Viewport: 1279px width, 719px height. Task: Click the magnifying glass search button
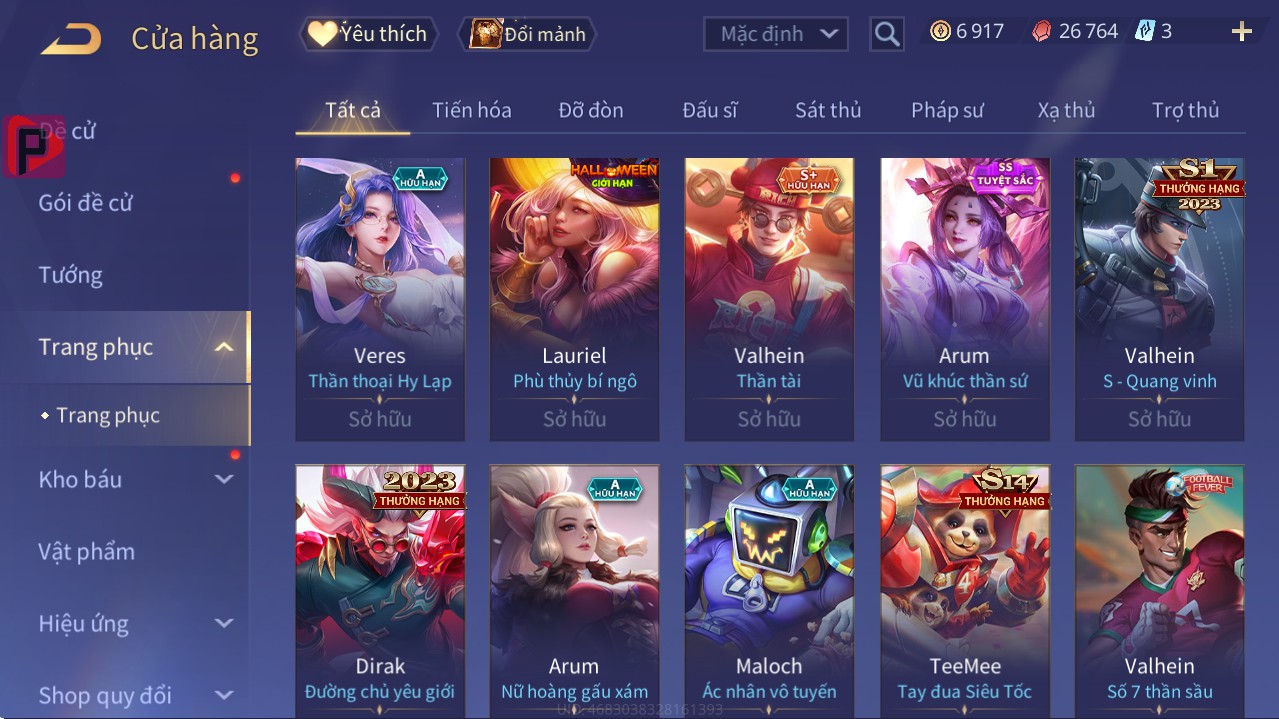tap(886, 34)
